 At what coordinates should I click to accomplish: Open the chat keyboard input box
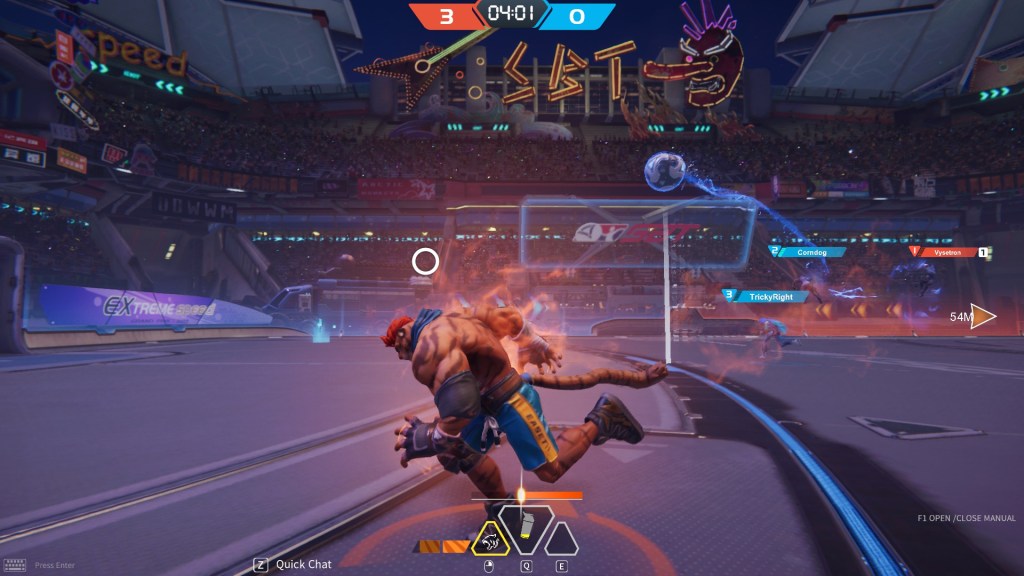[14, 565]
